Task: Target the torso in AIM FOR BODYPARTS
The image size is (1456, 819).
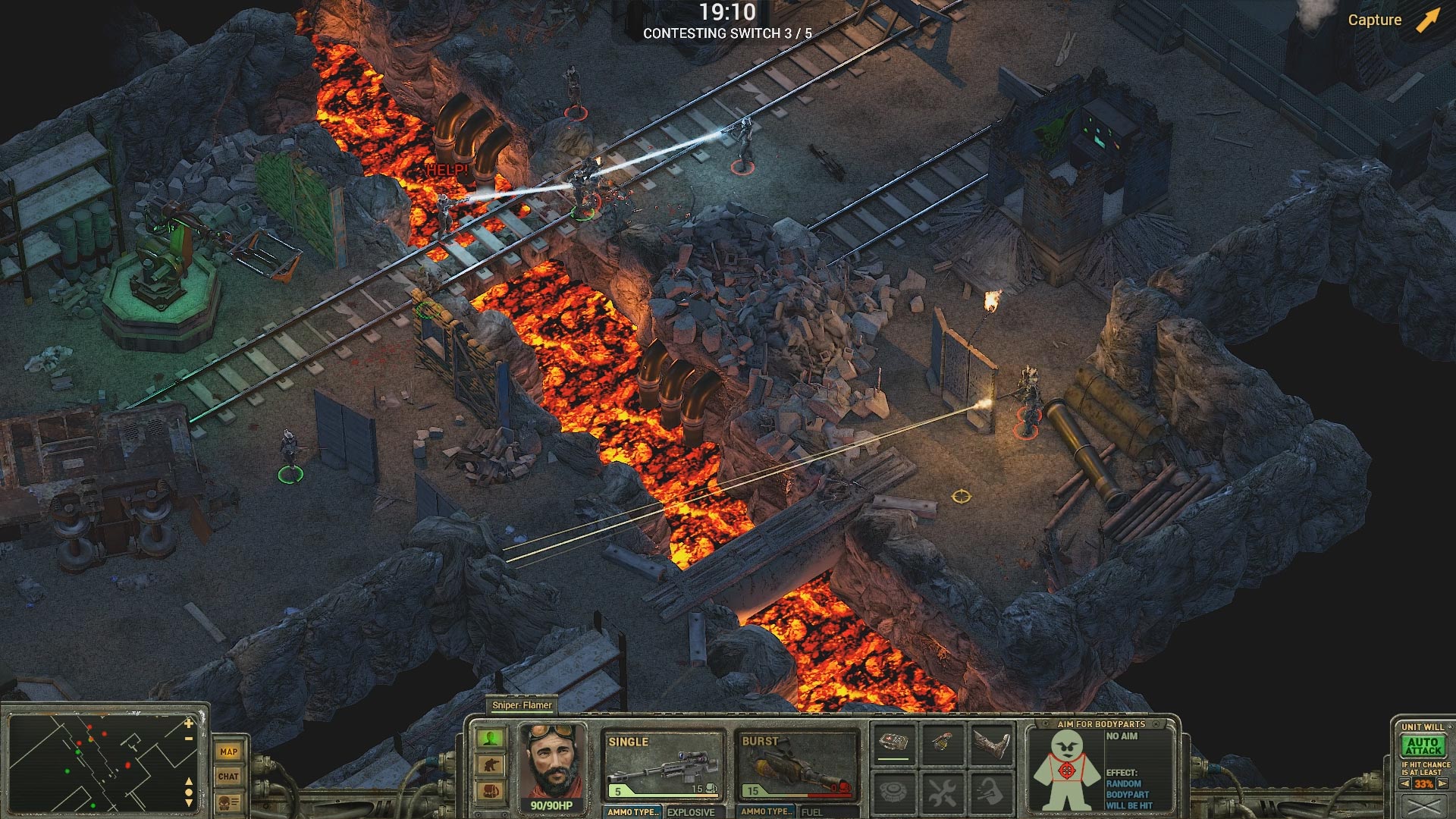Action: 1067,770
